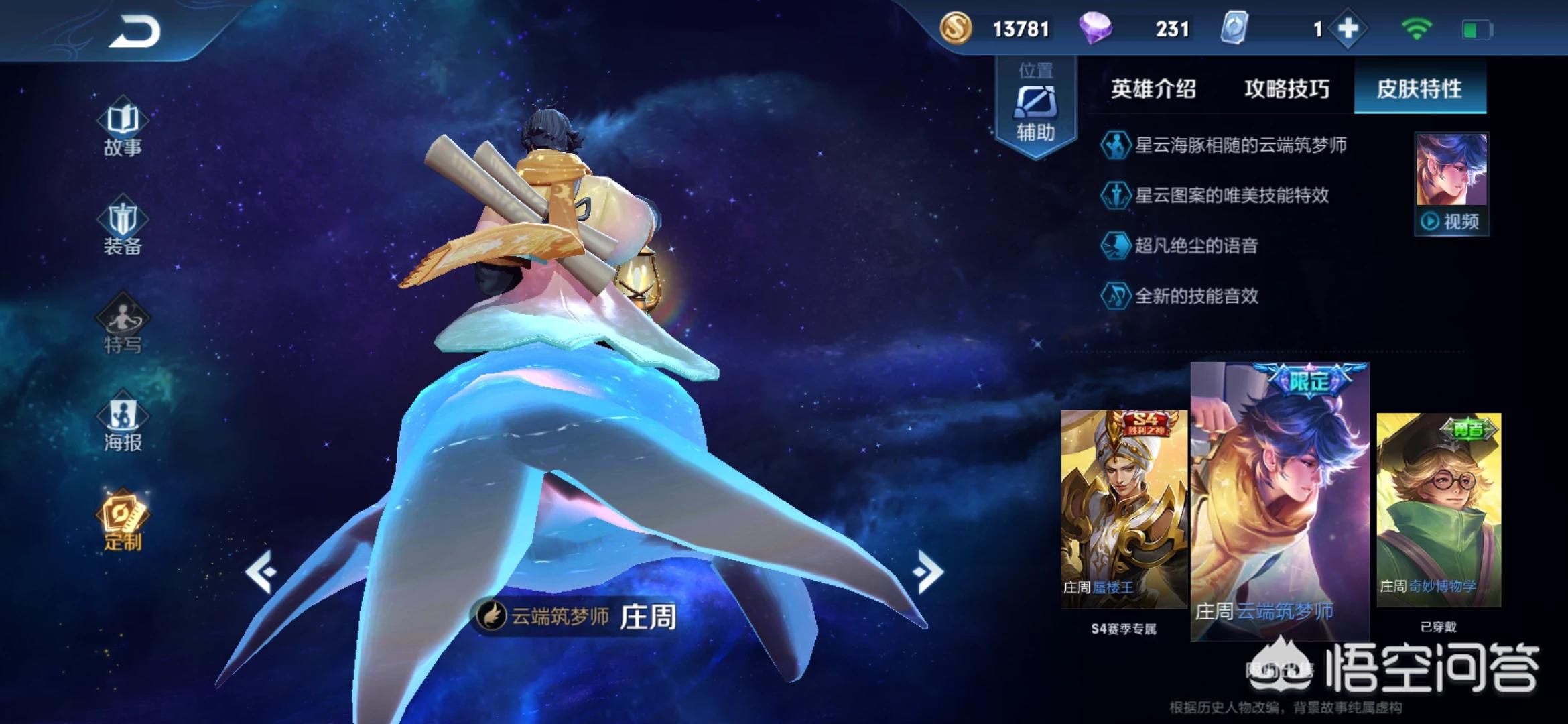
Task: Add more tickets with the plus button
Action: point(1348,29)
